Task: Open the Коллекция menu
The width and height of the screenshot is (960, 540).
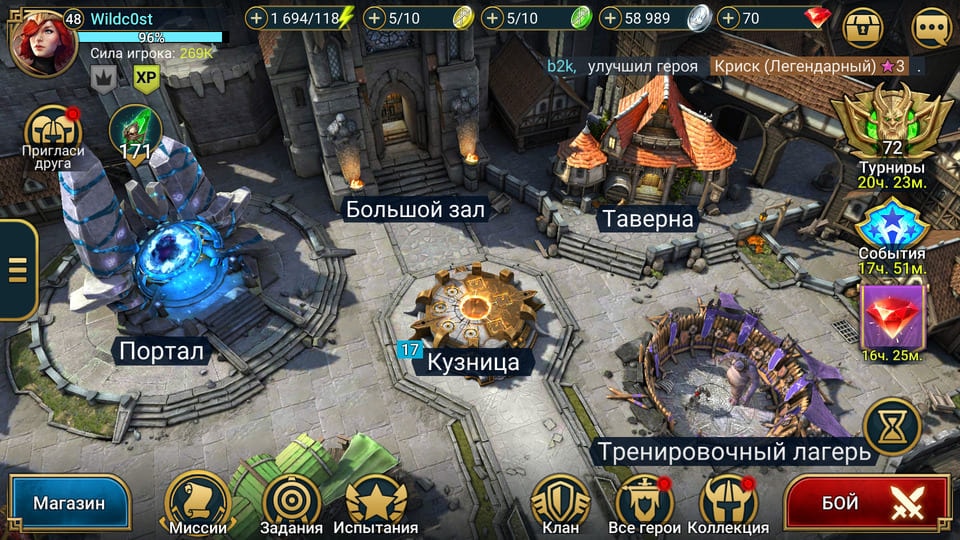Action: (729, 502)
